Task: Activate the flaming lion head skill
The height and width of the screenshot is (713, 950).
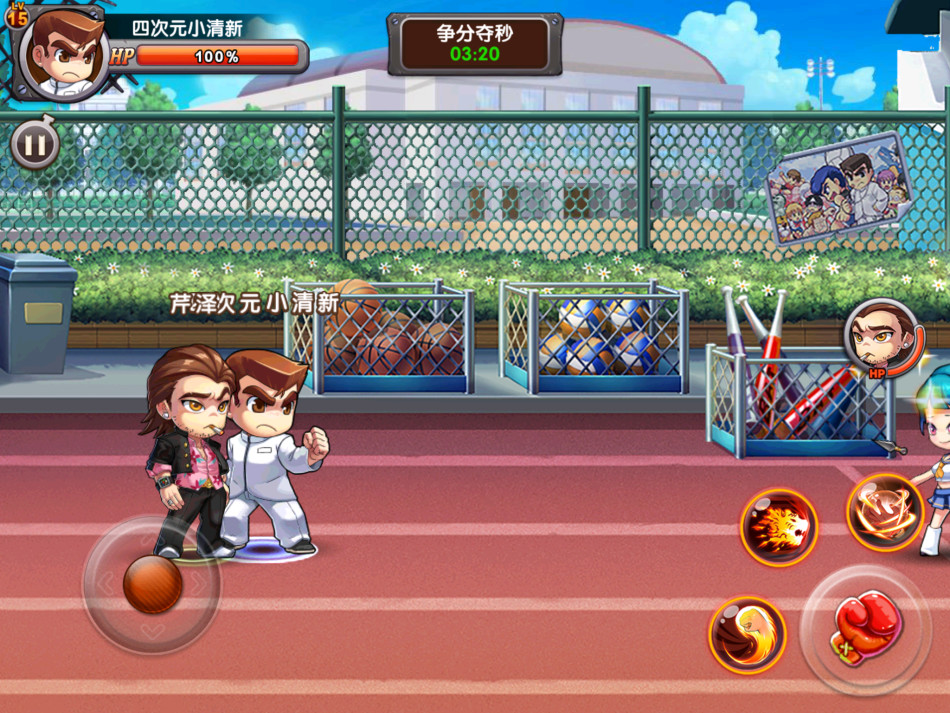Action: [779, 527]
